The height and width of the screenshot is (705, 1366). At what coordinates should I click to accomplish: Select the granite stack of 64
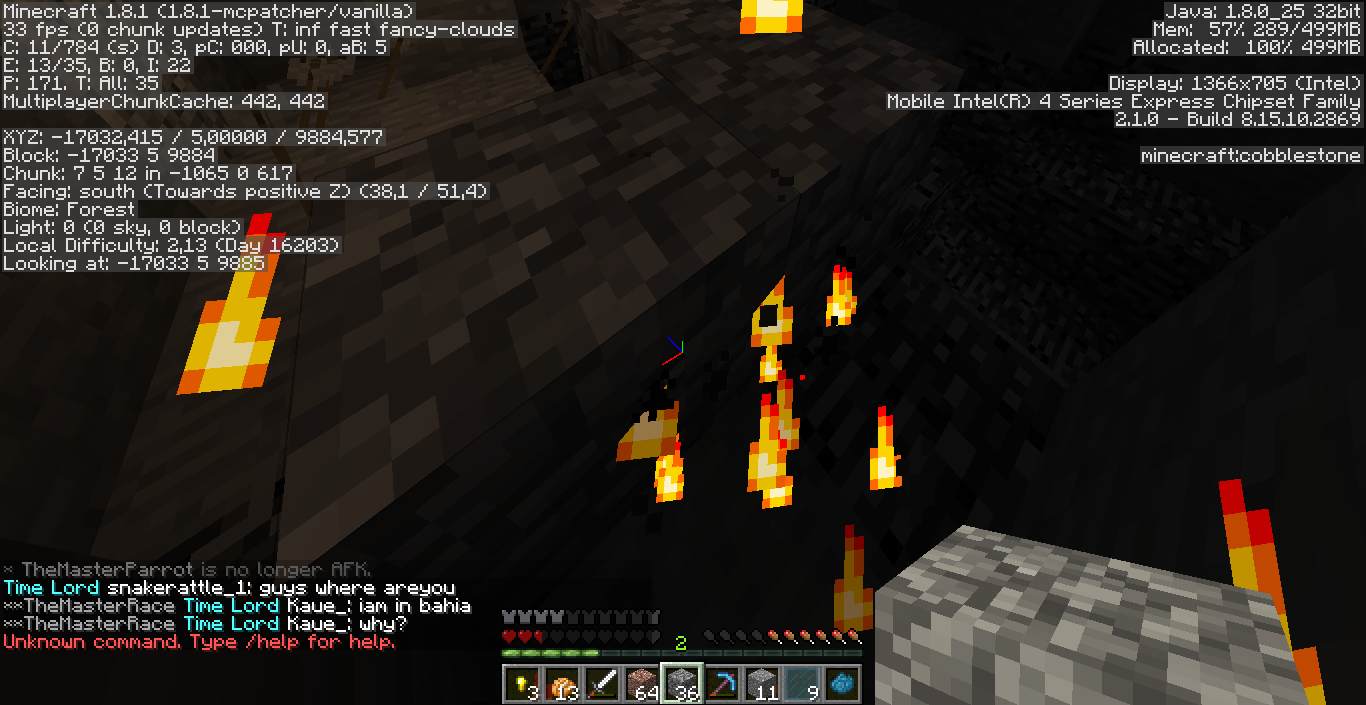(642, 683)
